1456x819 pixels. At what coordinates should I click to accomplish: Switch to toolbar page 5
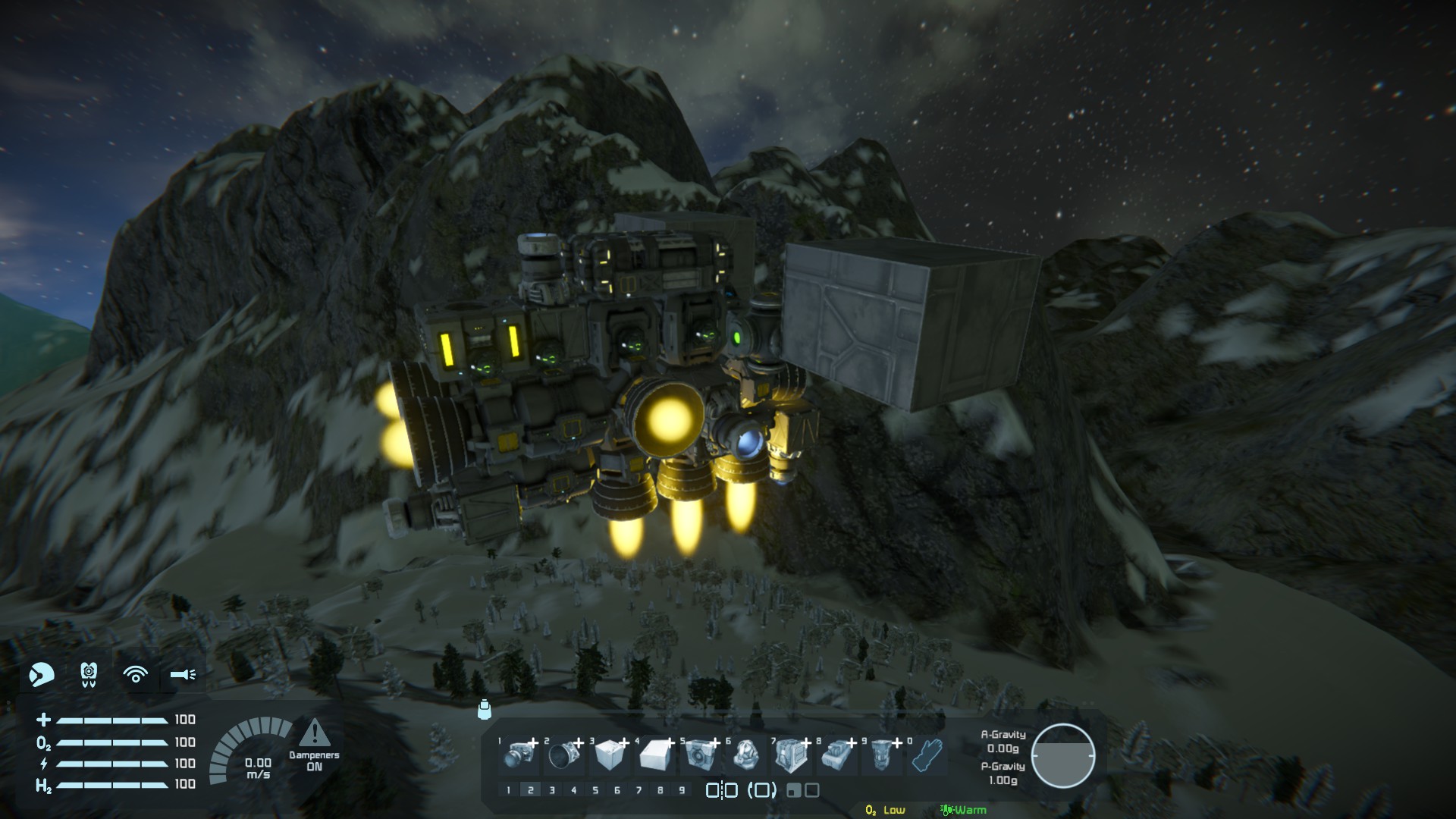click(x=595, y=790)
